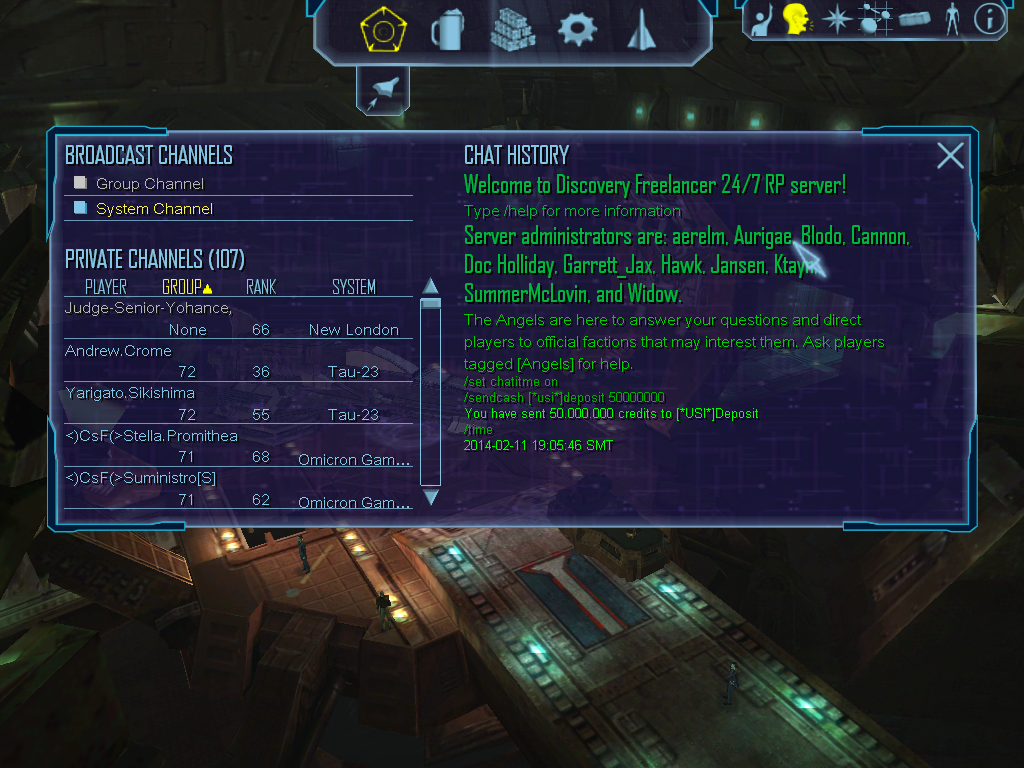Screen dimensions: 1024x768
Task: Open the commodity trader crates icon
Action: (x=511, y=30)
